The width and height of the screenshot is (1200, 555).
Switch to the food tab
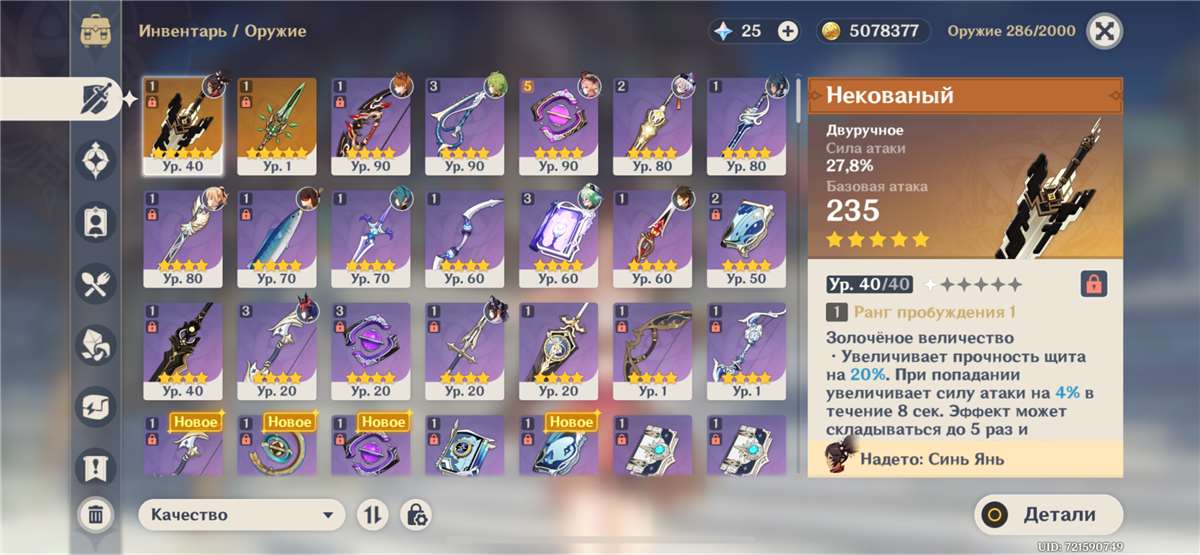[x=96, y=284]
